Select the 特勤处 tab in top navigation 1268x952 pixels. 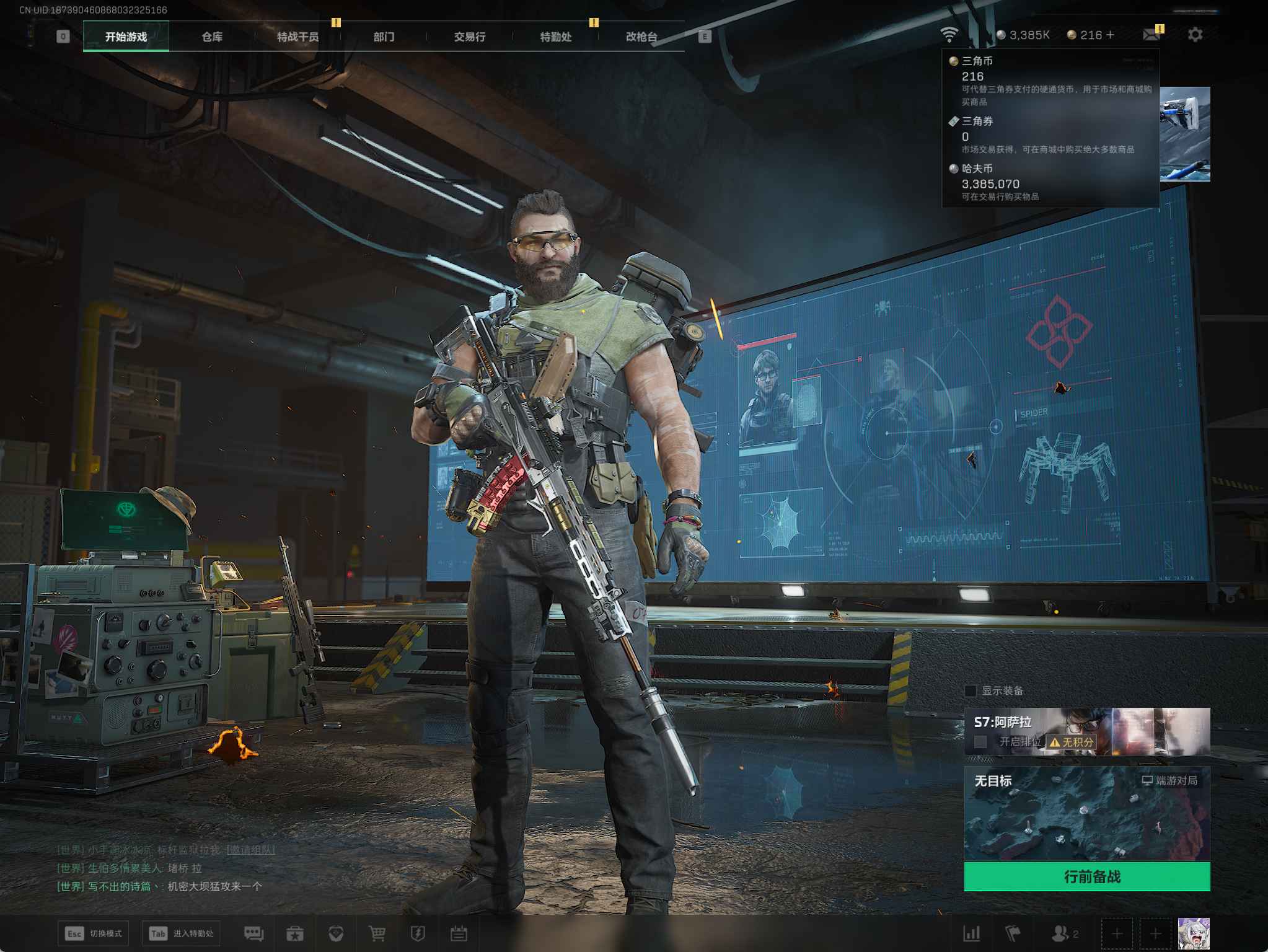555,37
